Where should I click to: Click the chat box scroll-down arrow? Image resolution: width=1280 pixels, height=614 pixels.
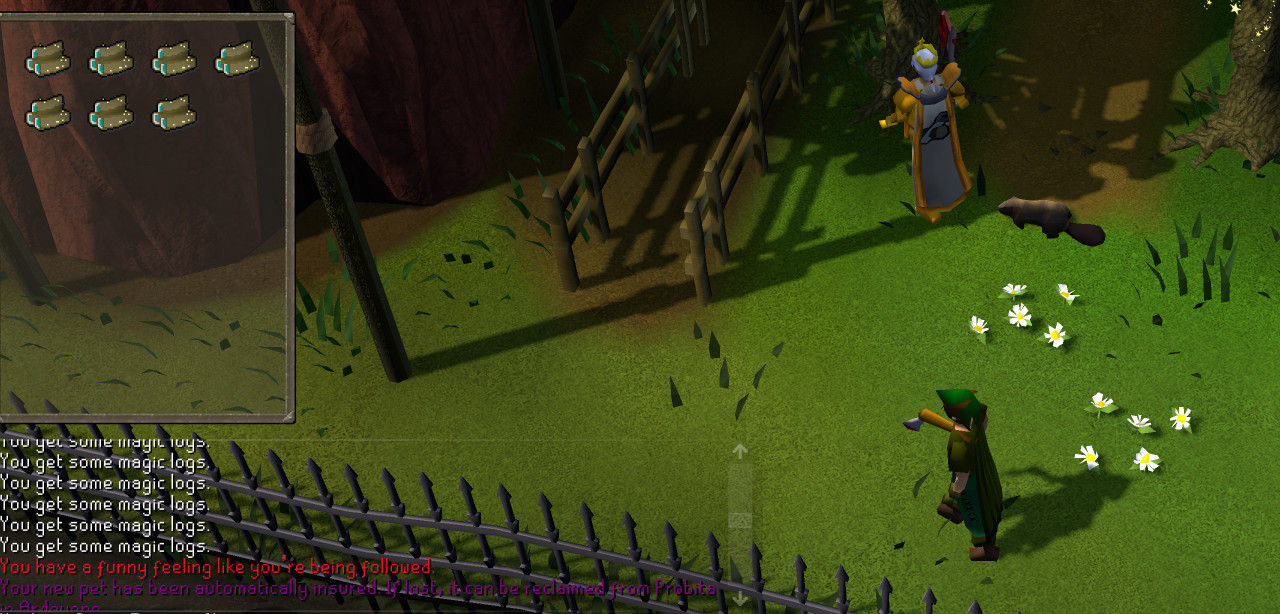[x=740, y=598]
